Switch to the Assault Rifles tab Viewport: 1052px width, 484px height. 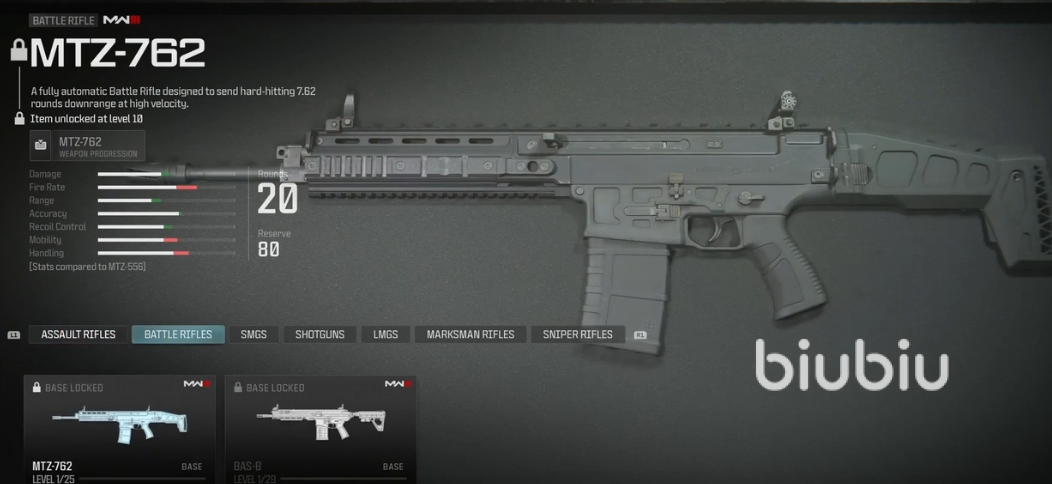tap(78, 334)
